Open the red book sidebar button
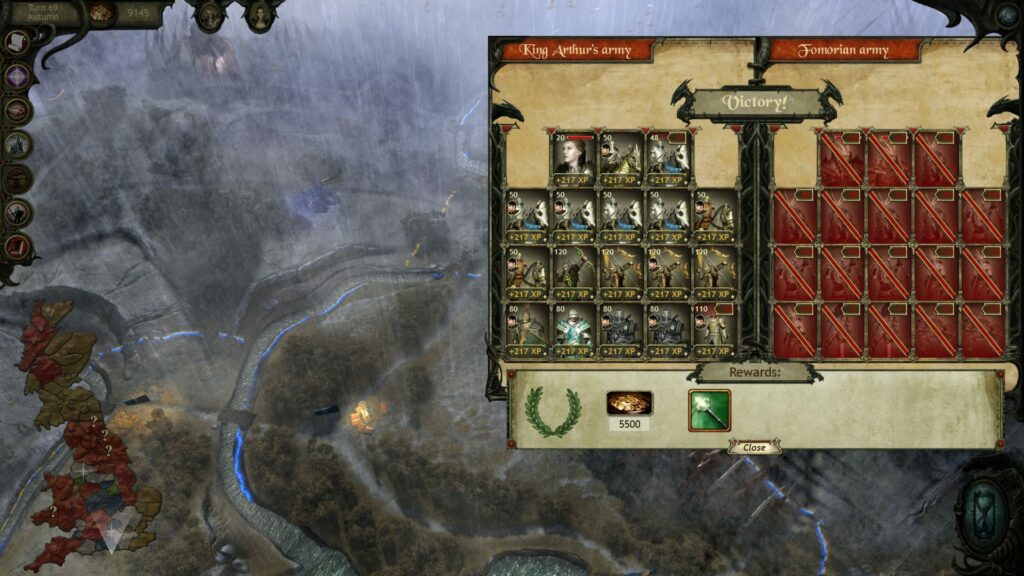Viewport: 1024px width, 576px height. (x=17, y=246)
